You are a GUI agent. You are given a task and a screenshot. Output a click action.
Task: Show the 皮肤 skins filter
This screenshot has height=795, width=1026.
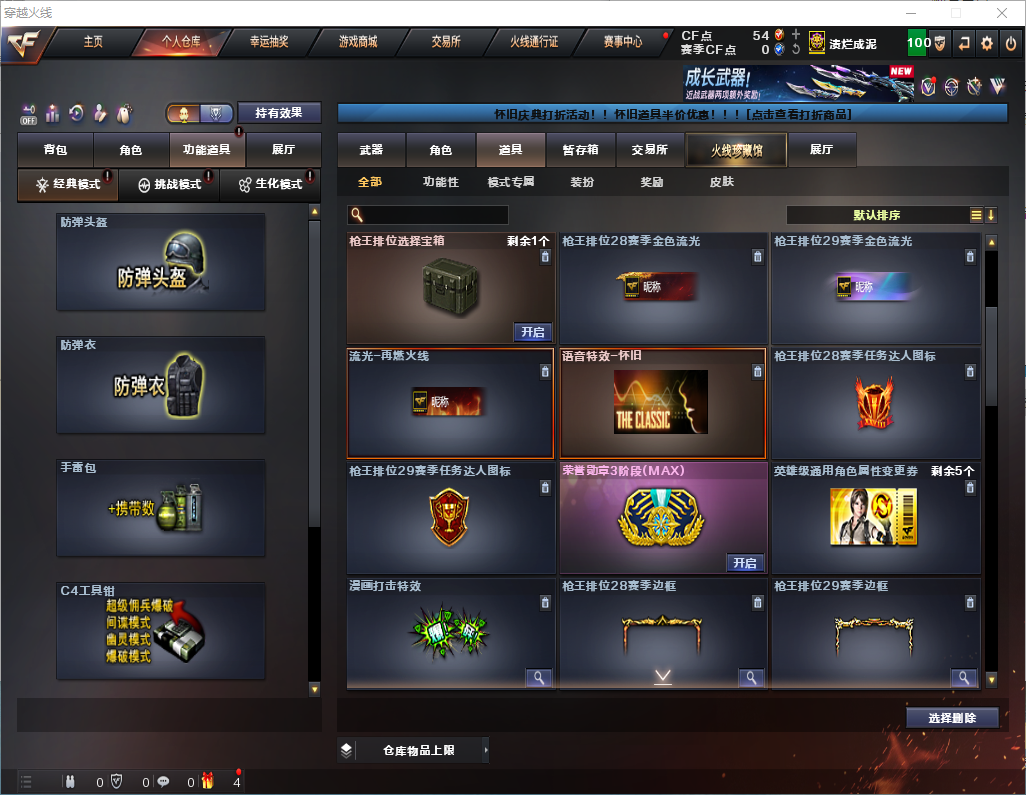pos(721,182)
